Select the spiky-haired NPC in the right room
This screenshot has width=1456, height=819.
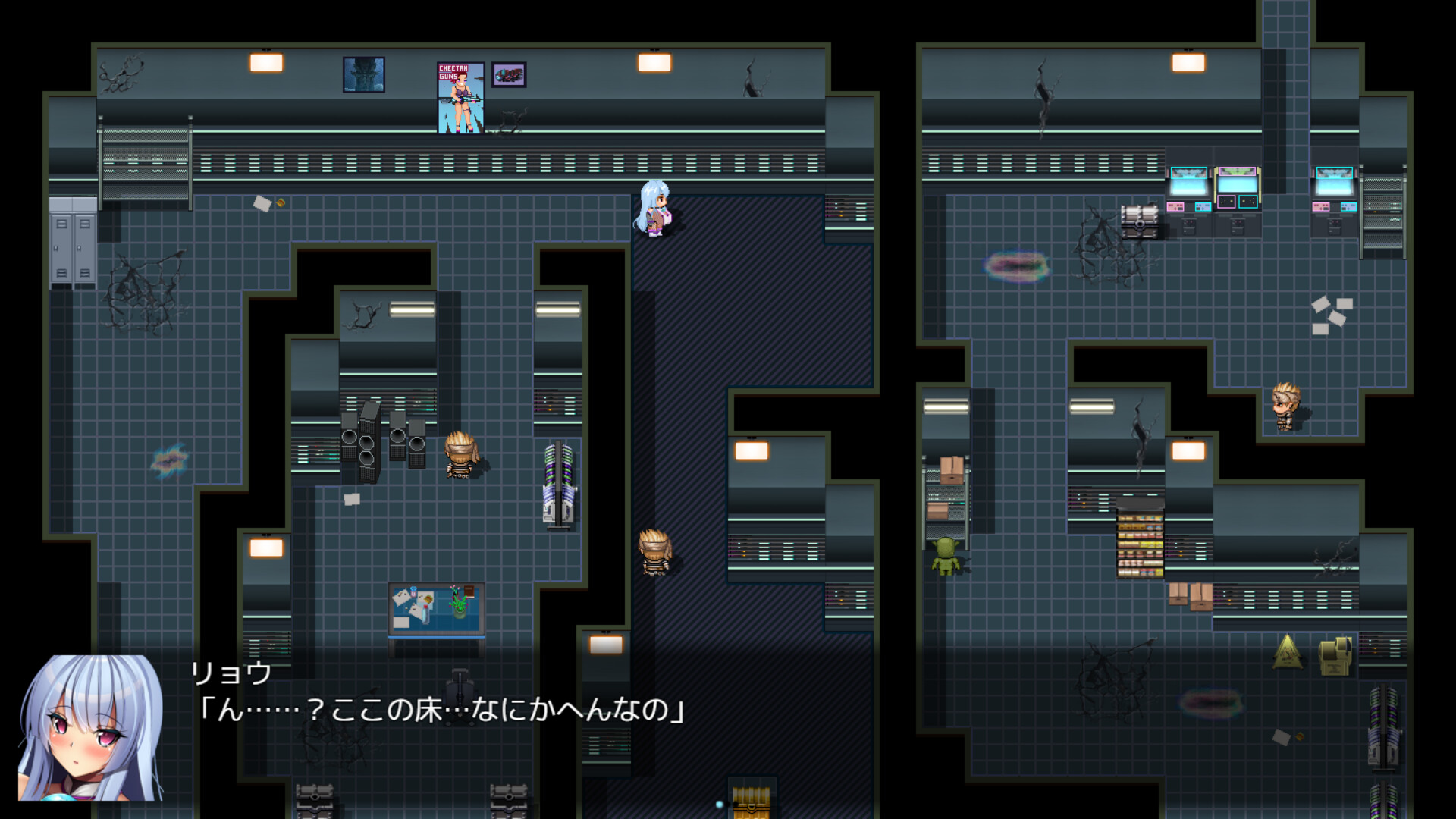pyautogui.click(x=1288, y=406)
